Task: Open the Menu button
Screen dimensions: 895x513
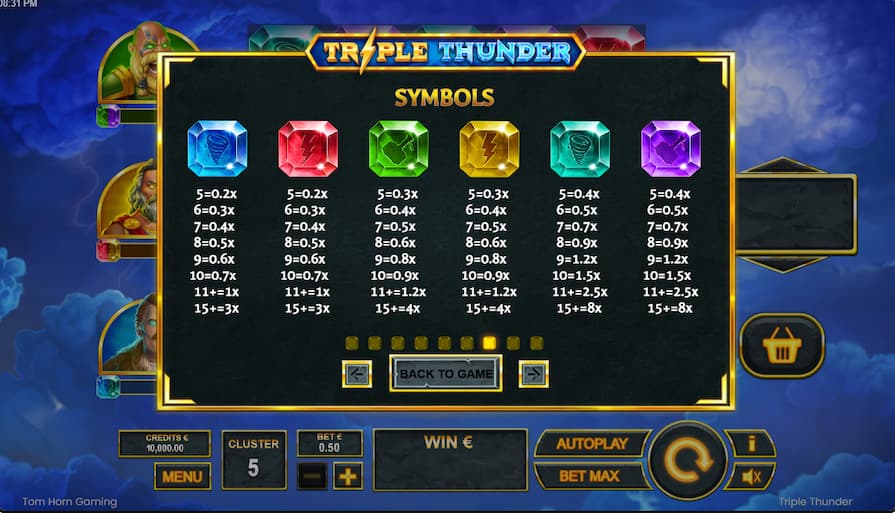Action: click(182, 477)
